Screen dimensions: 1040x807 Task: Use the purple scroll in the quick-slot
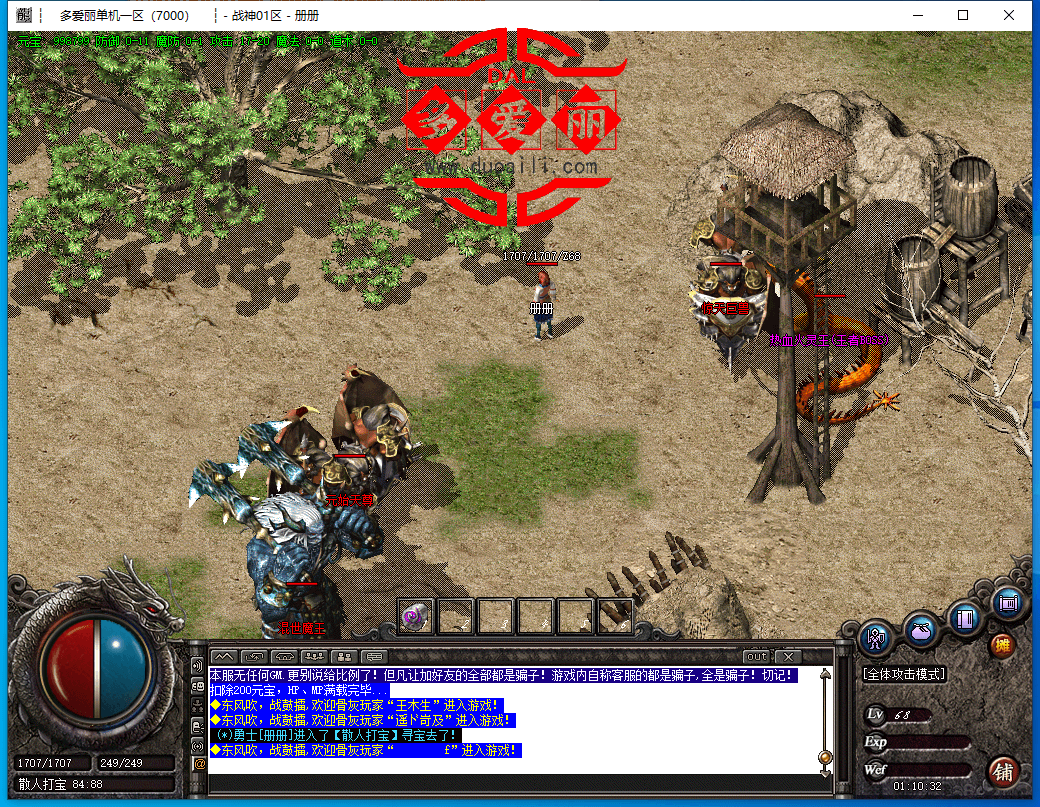tap(415, 616)
